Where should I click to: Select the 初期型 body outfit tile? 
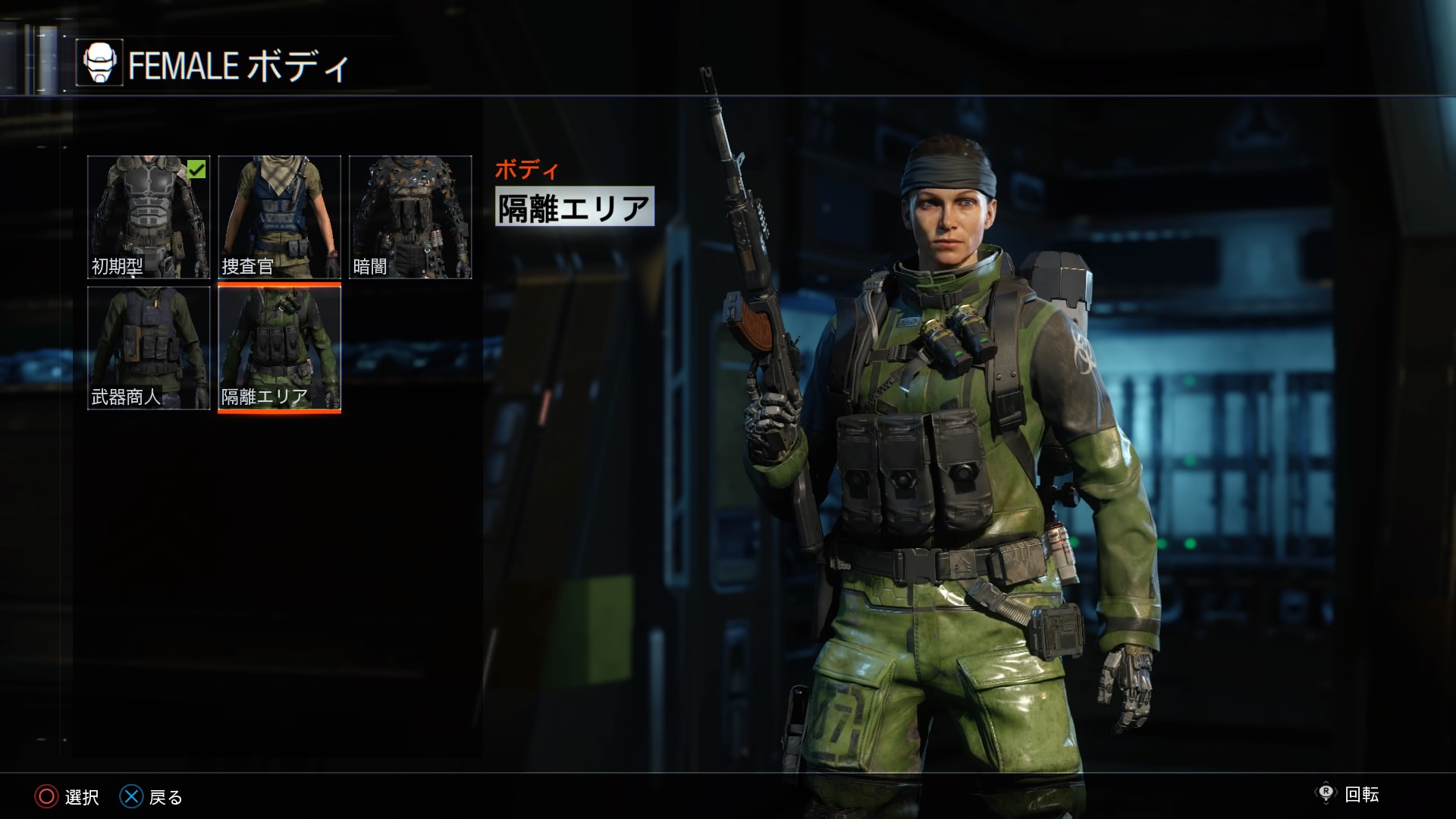coord(149,217)
